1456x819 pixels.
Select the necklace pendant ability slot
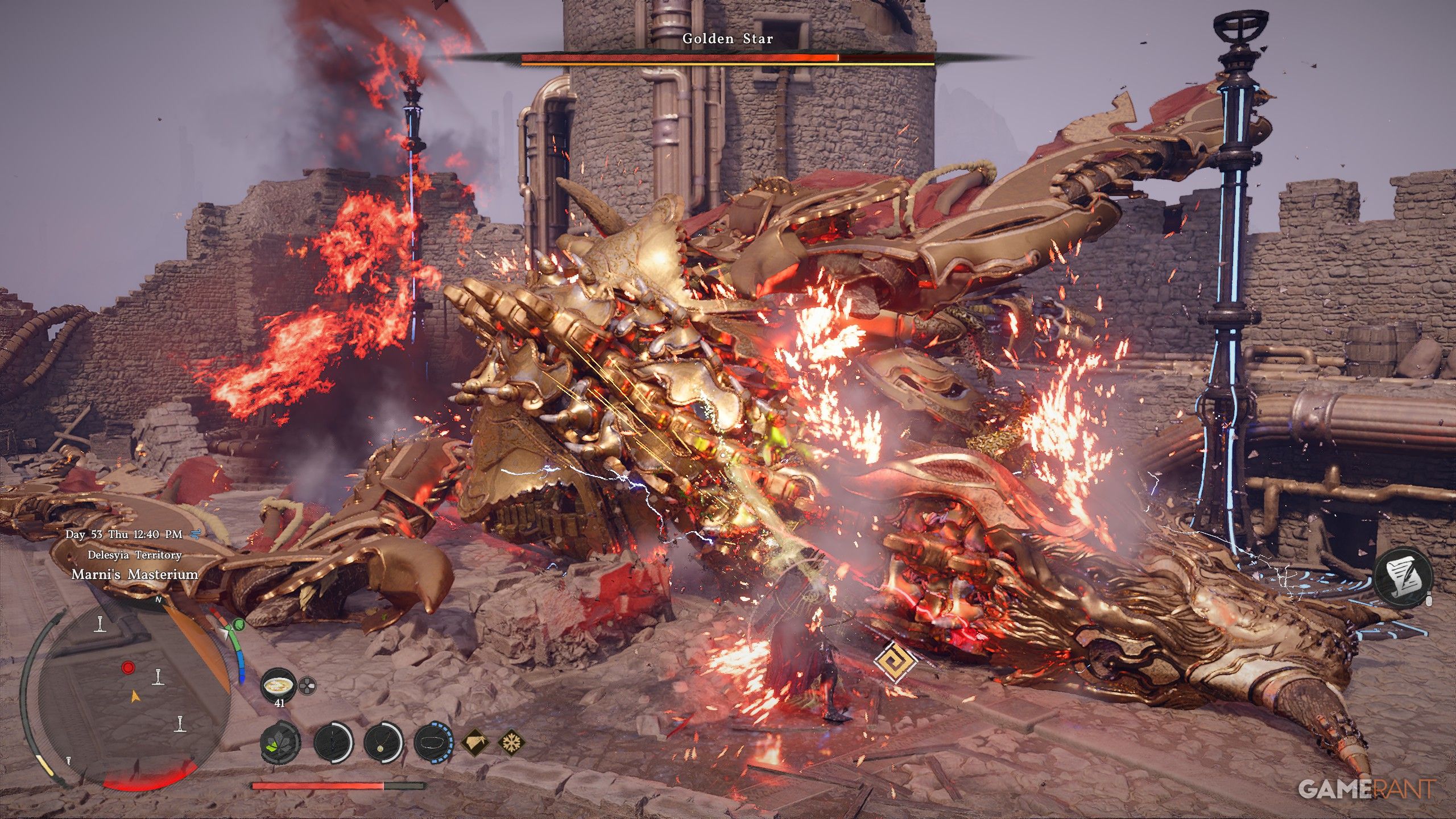click(x=383, y=742)
